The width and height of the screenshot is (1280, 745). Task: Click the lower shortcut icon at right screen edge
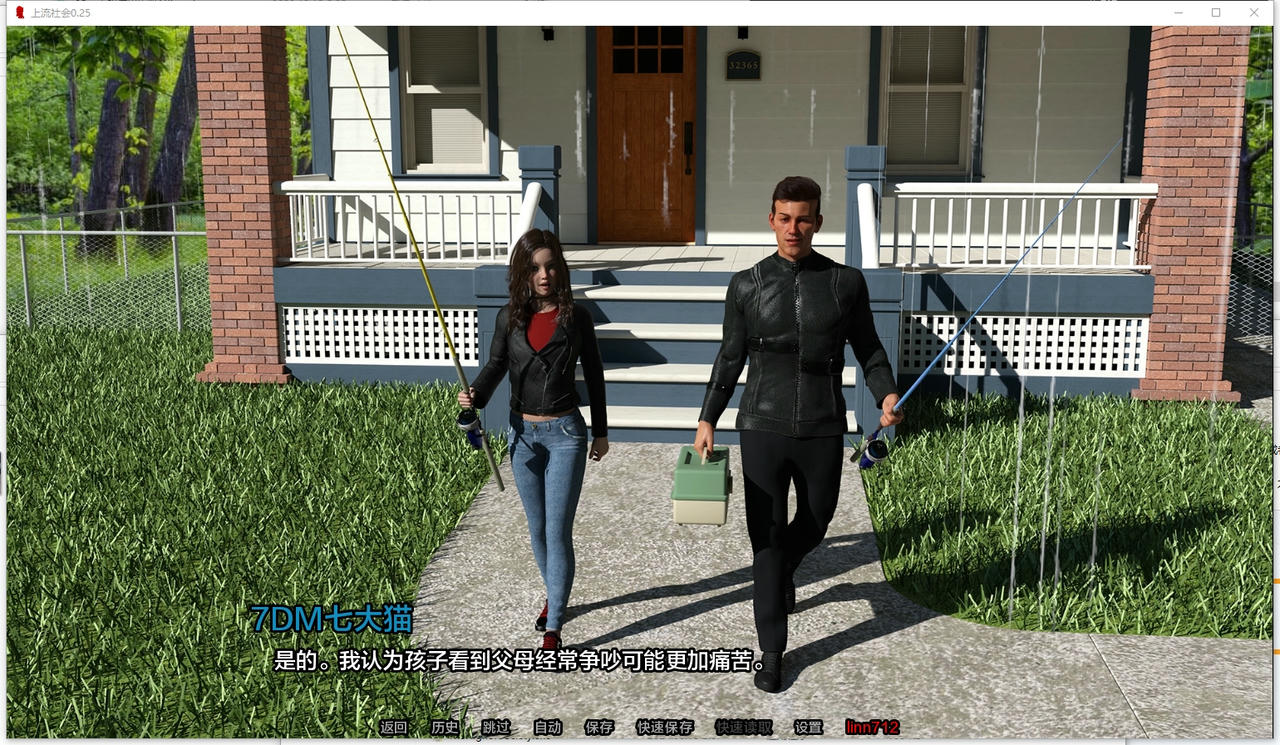tap(1276, 485)
